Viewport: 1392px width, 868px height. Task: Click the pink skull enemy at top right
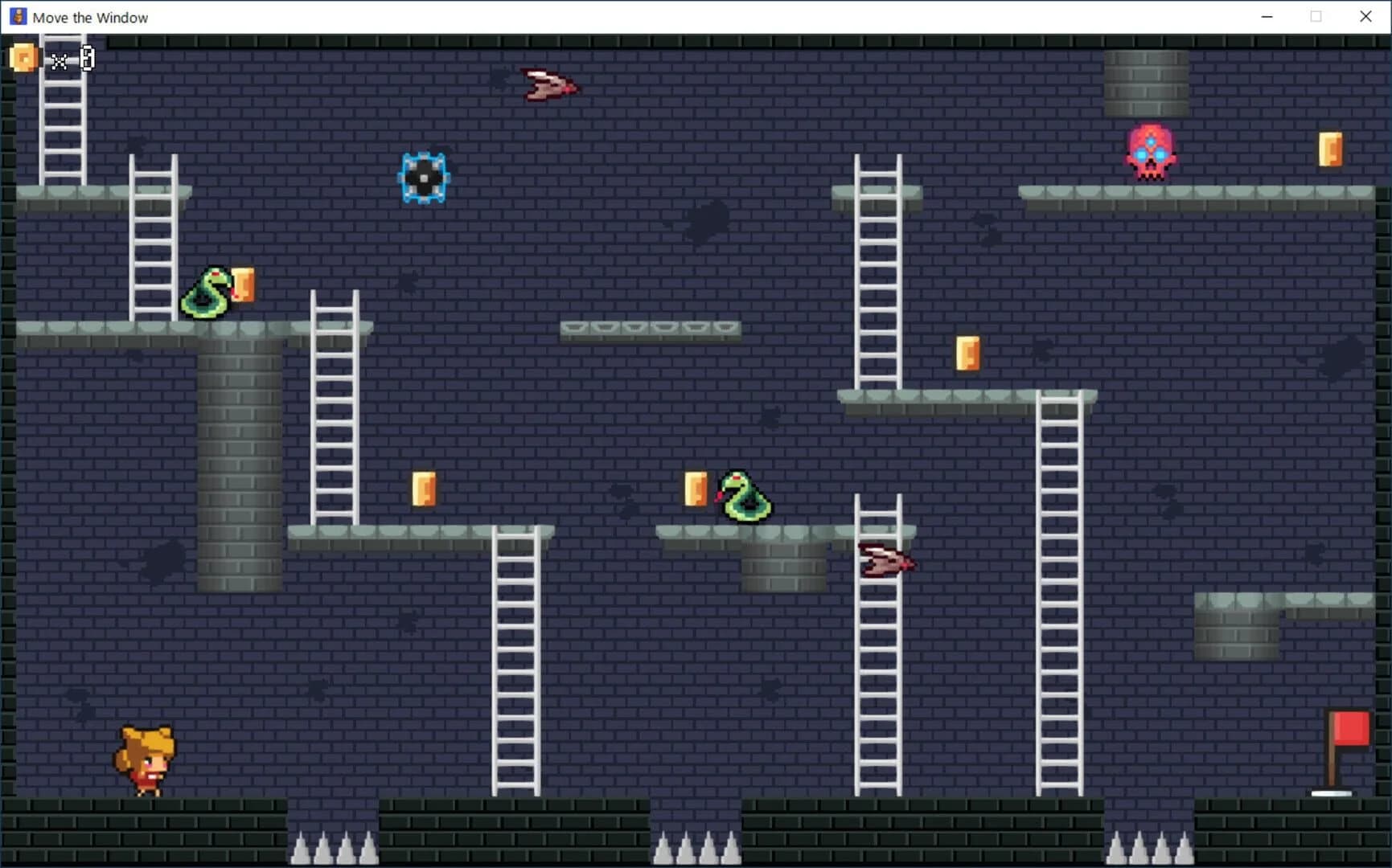click(1152, 153)
